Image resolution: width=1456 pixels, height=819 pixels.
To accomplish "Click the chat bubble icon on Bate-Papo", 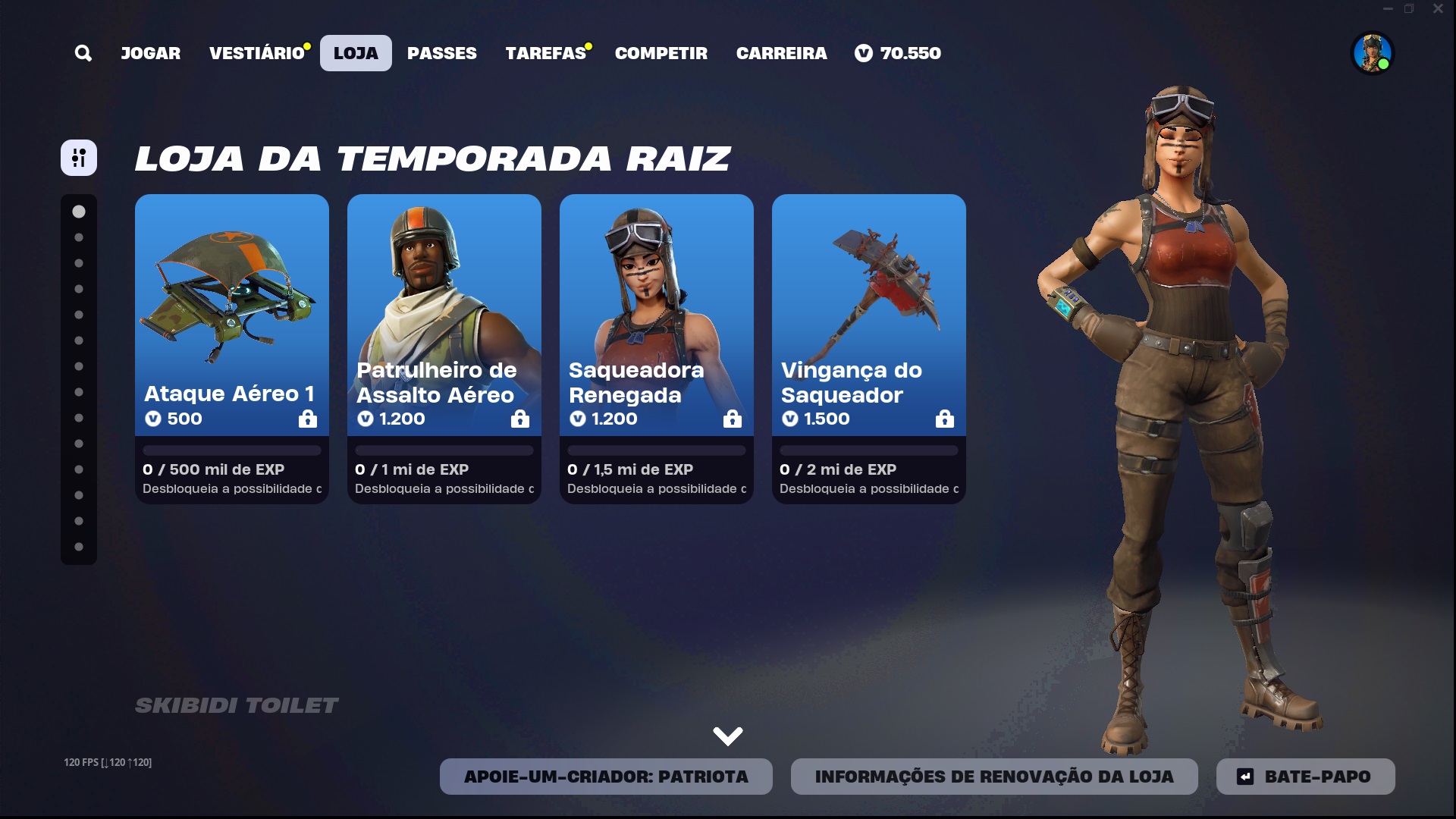I will (x=1246, y=776).
